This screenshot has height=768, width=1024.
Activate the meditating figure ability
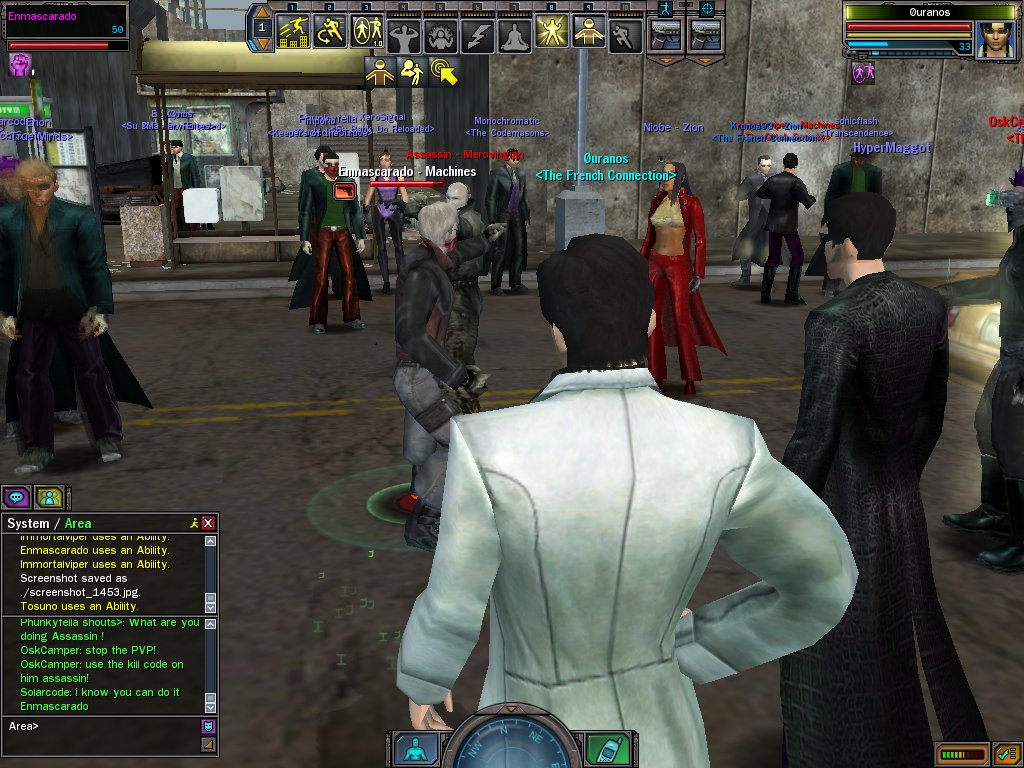(514, 34)
